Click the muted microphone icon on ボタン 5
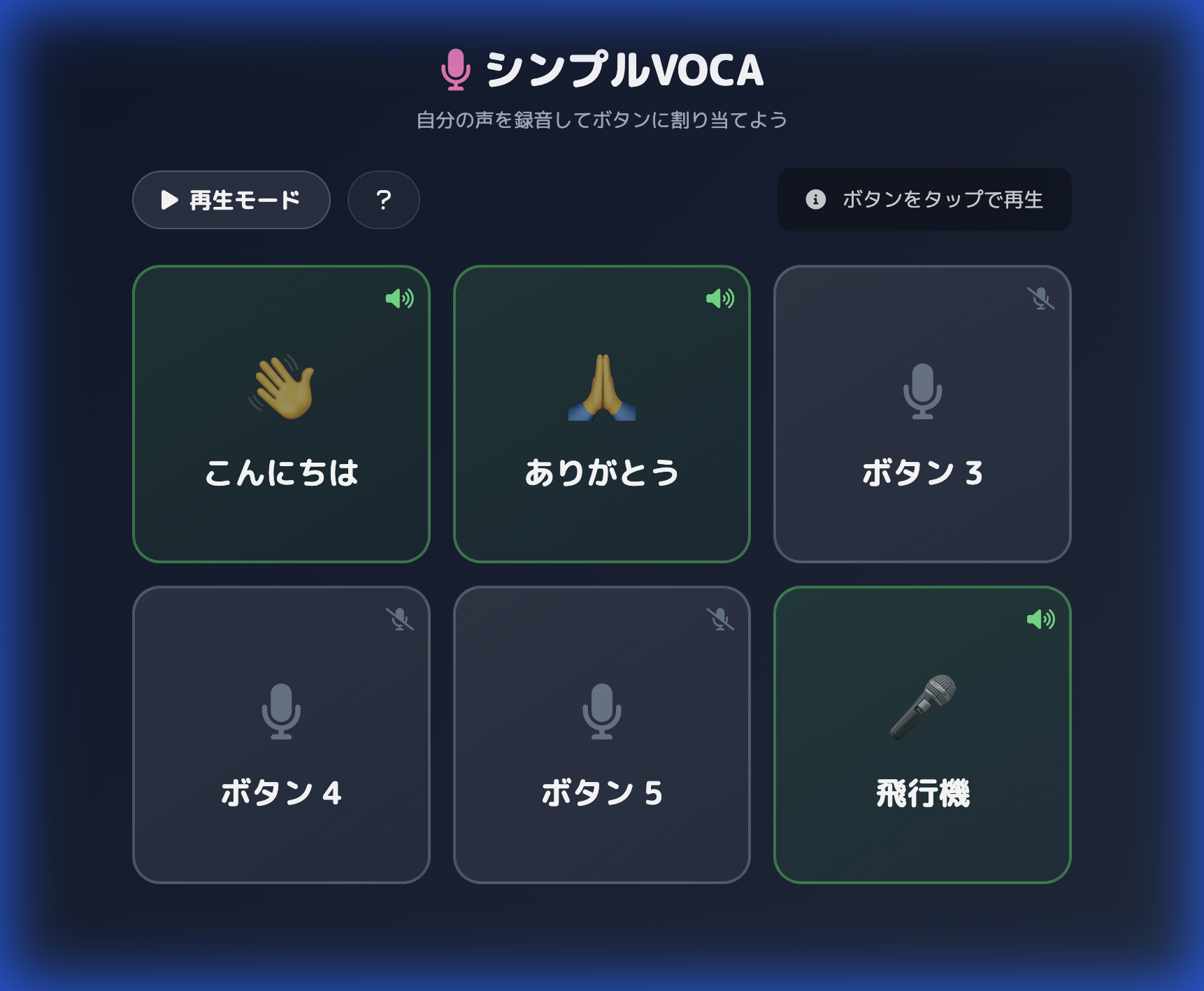1204x991 pixels. point(719,619)
